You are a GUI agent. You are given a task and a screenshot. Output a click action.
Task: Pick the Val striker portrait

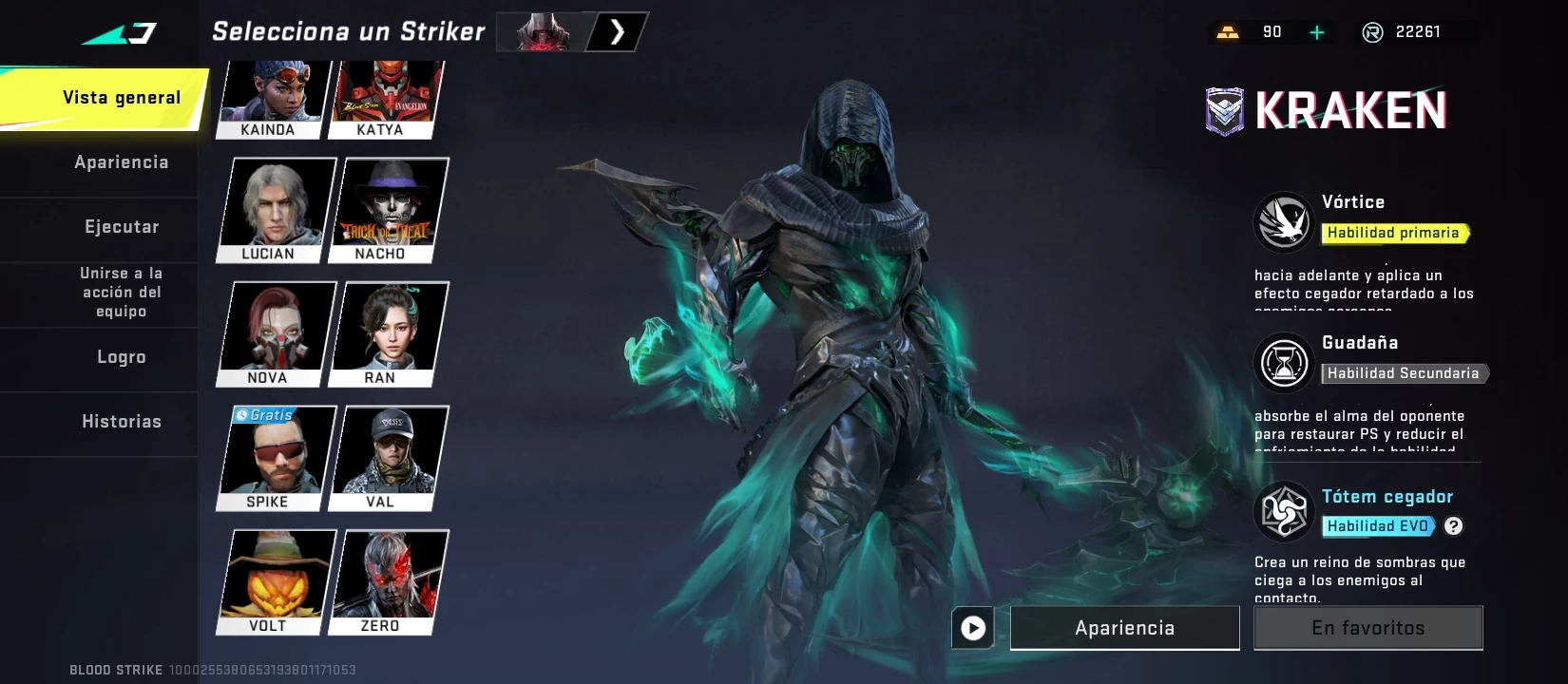tap(388, 458)
